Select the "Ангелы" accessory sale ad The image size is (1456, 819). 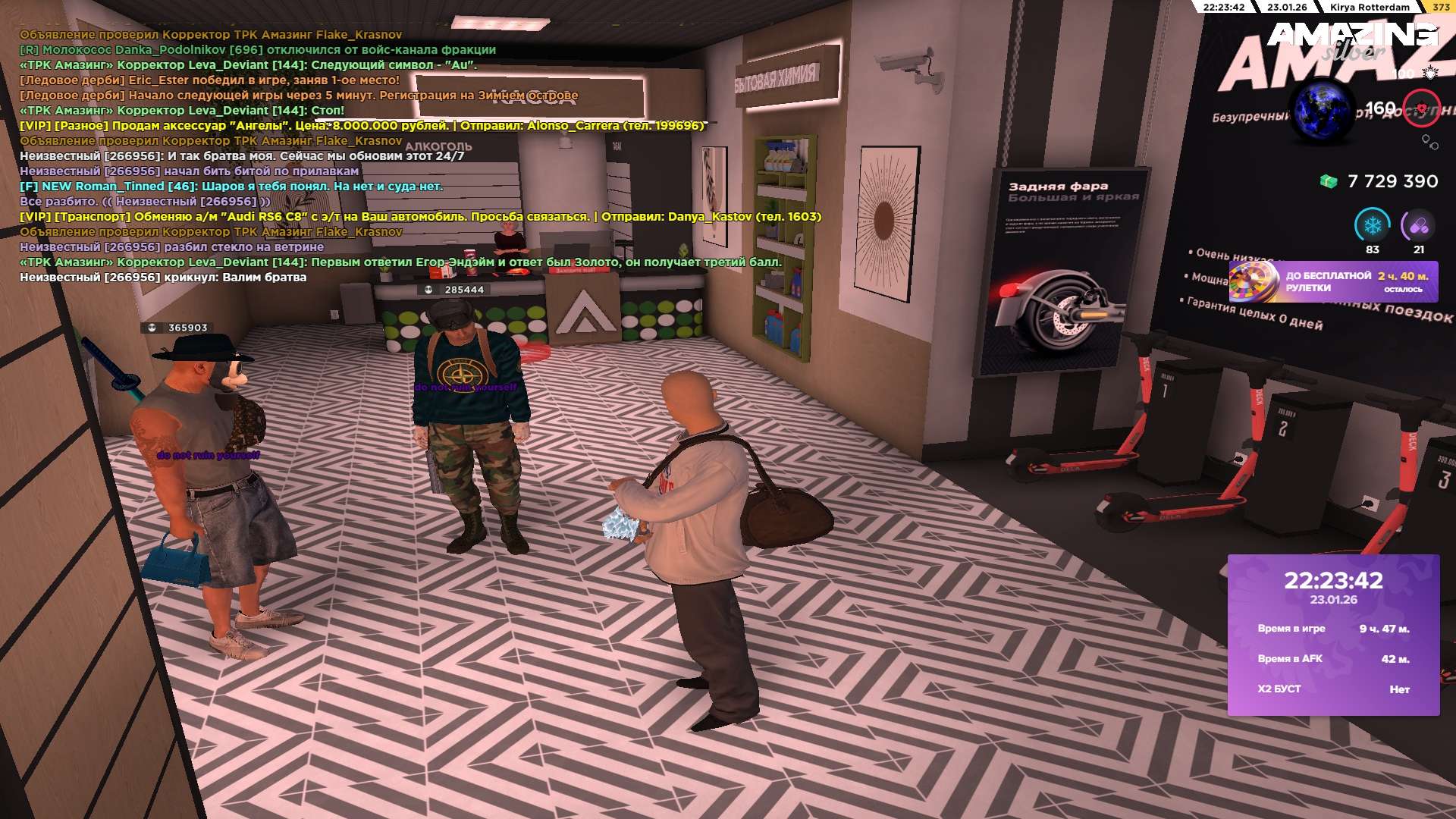362,126
